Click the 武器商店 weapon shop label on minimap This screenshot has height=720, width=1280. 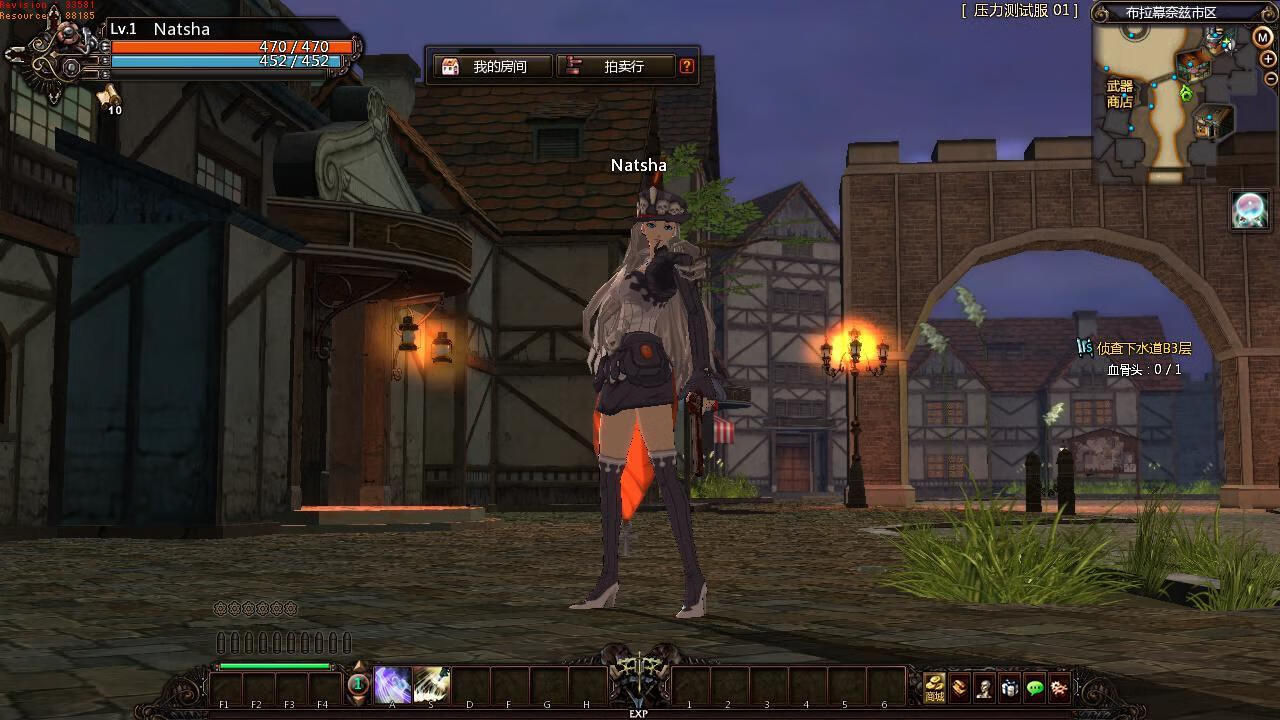click(x=1120, y=94)
